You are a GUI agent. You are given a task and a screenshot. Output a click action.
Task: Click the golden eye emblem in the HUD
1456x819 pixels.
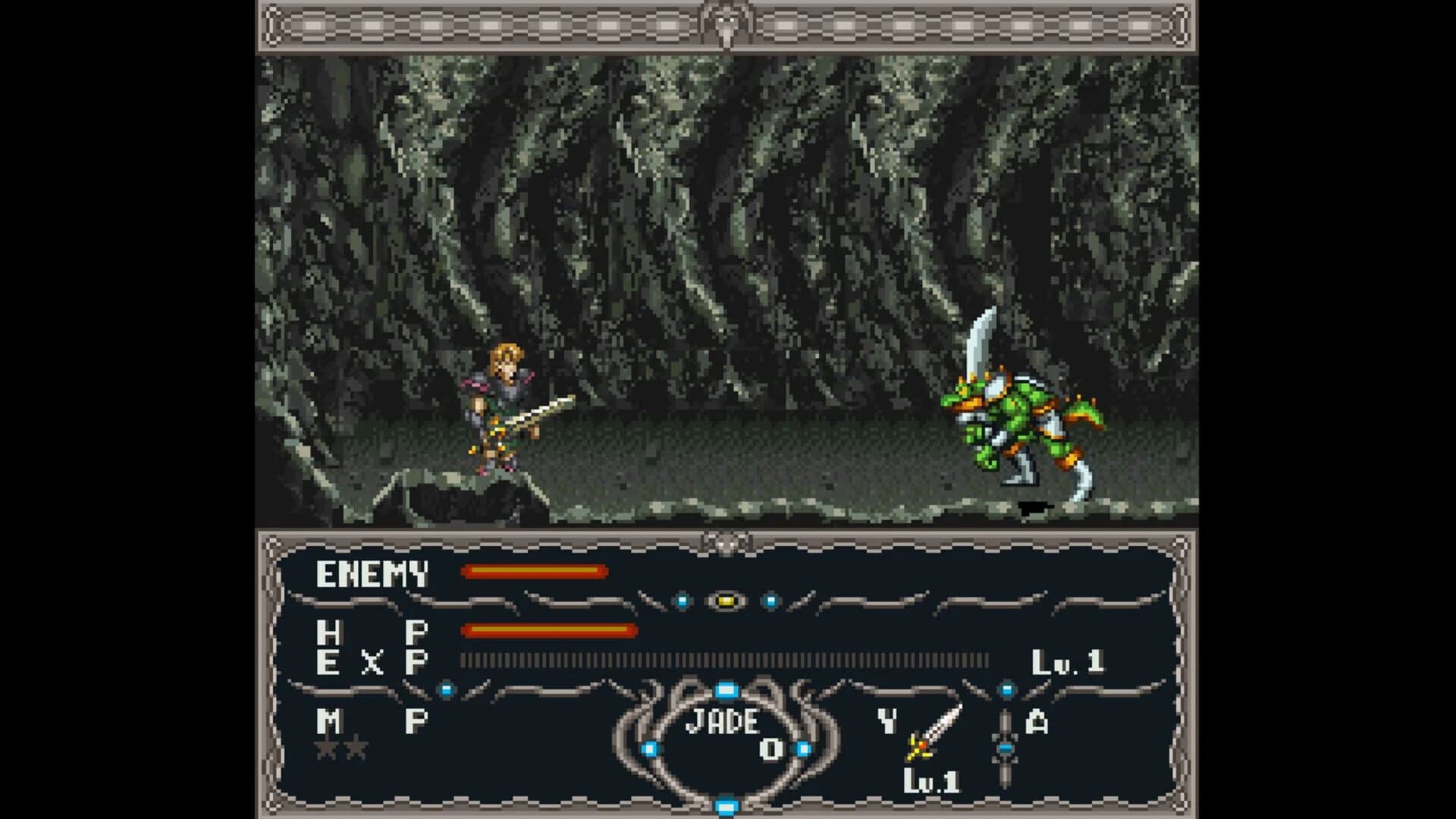point(726,599)
